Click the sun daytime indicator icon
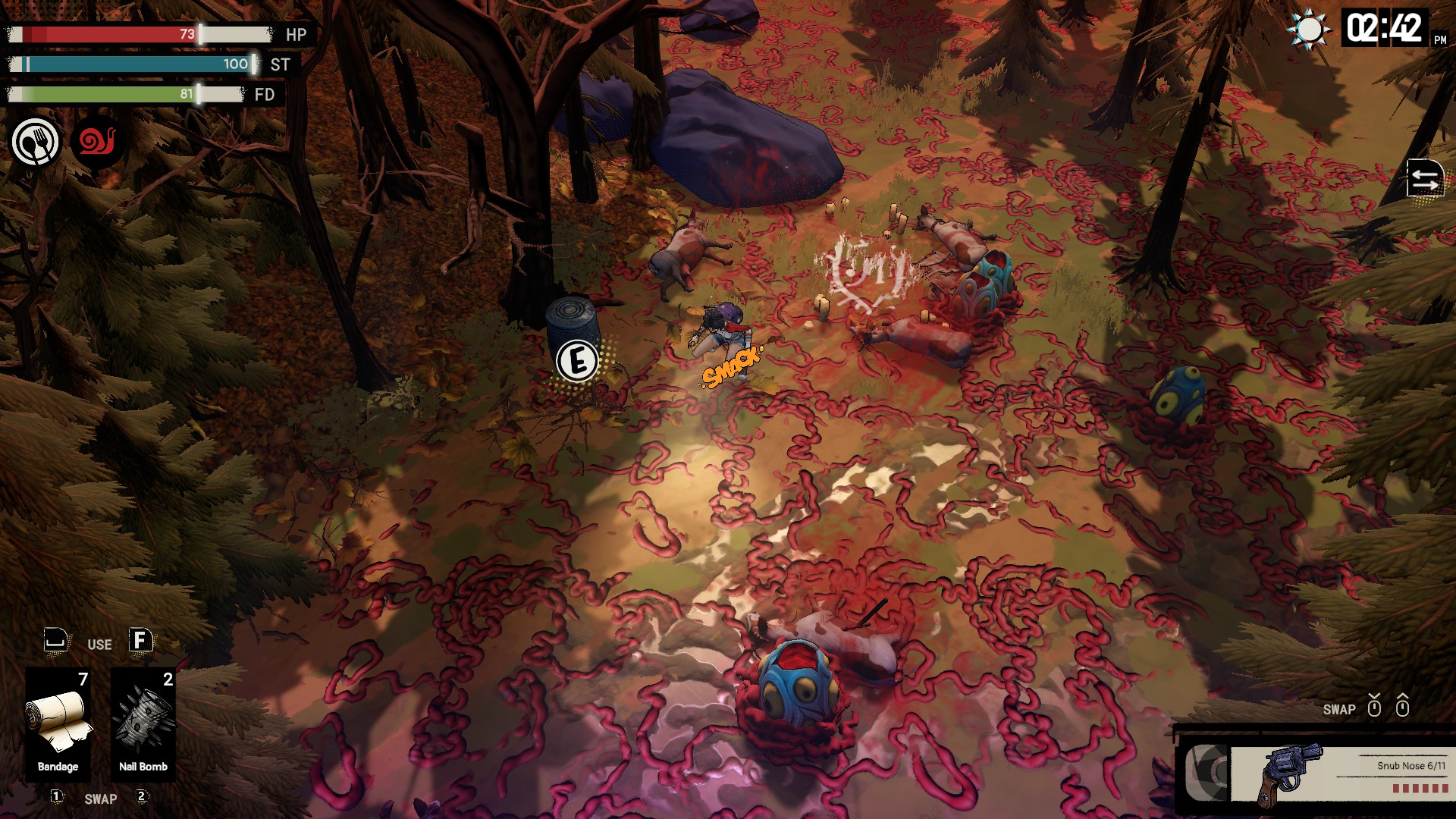Image resolution: width=1456 pixels, height=819 pixels. [1309, 30]
